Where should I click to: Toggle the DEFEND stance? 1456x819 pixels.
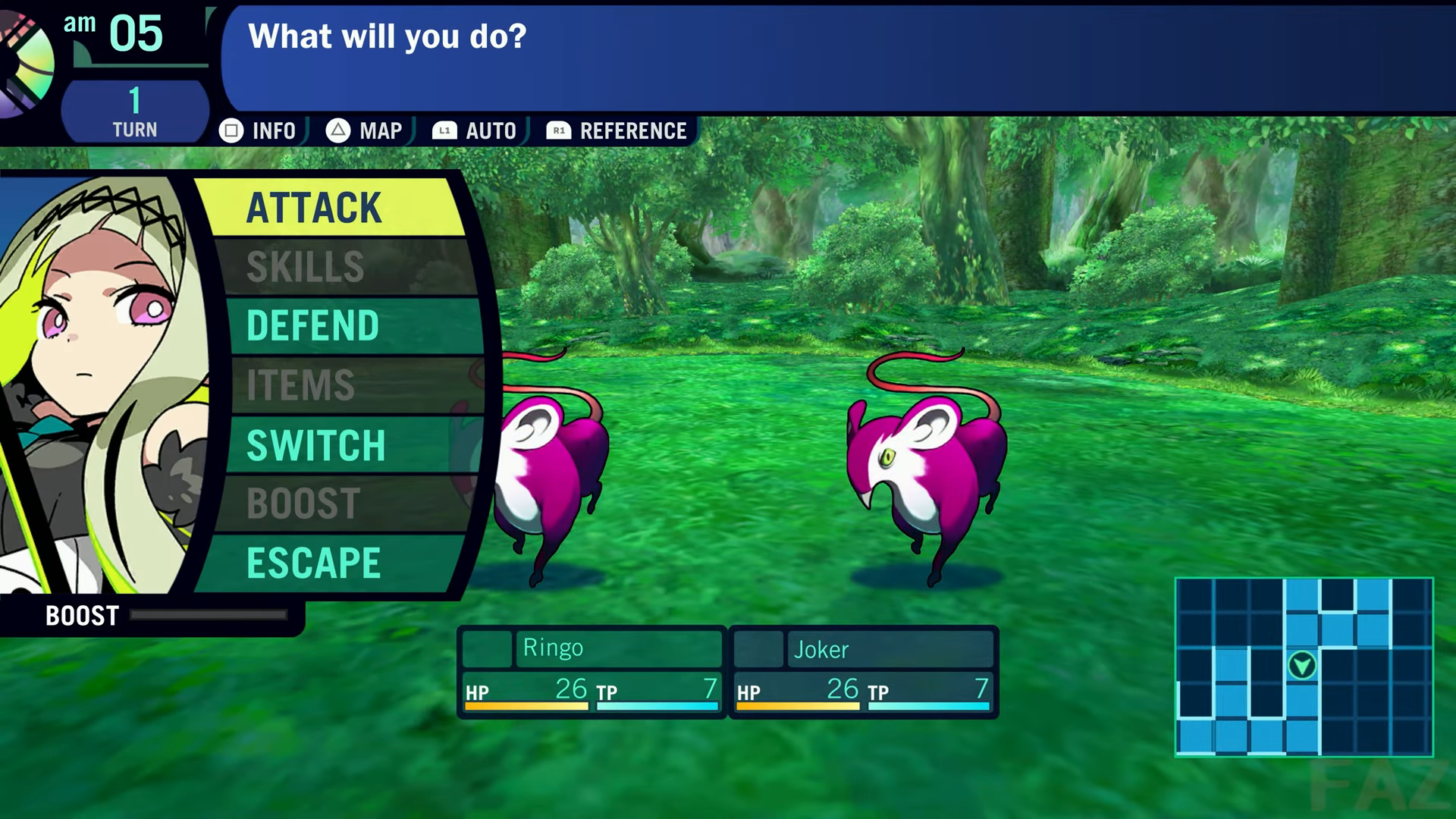click(x=312, y=326)
